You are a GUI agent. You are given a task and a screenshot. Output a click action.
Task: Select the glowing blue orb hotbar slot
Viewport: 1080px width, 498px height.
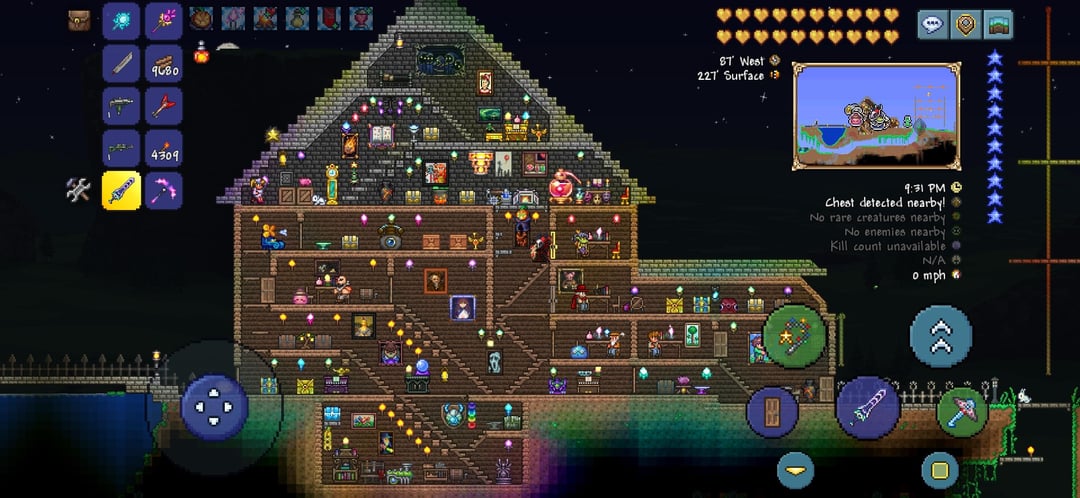pos(121,21)
